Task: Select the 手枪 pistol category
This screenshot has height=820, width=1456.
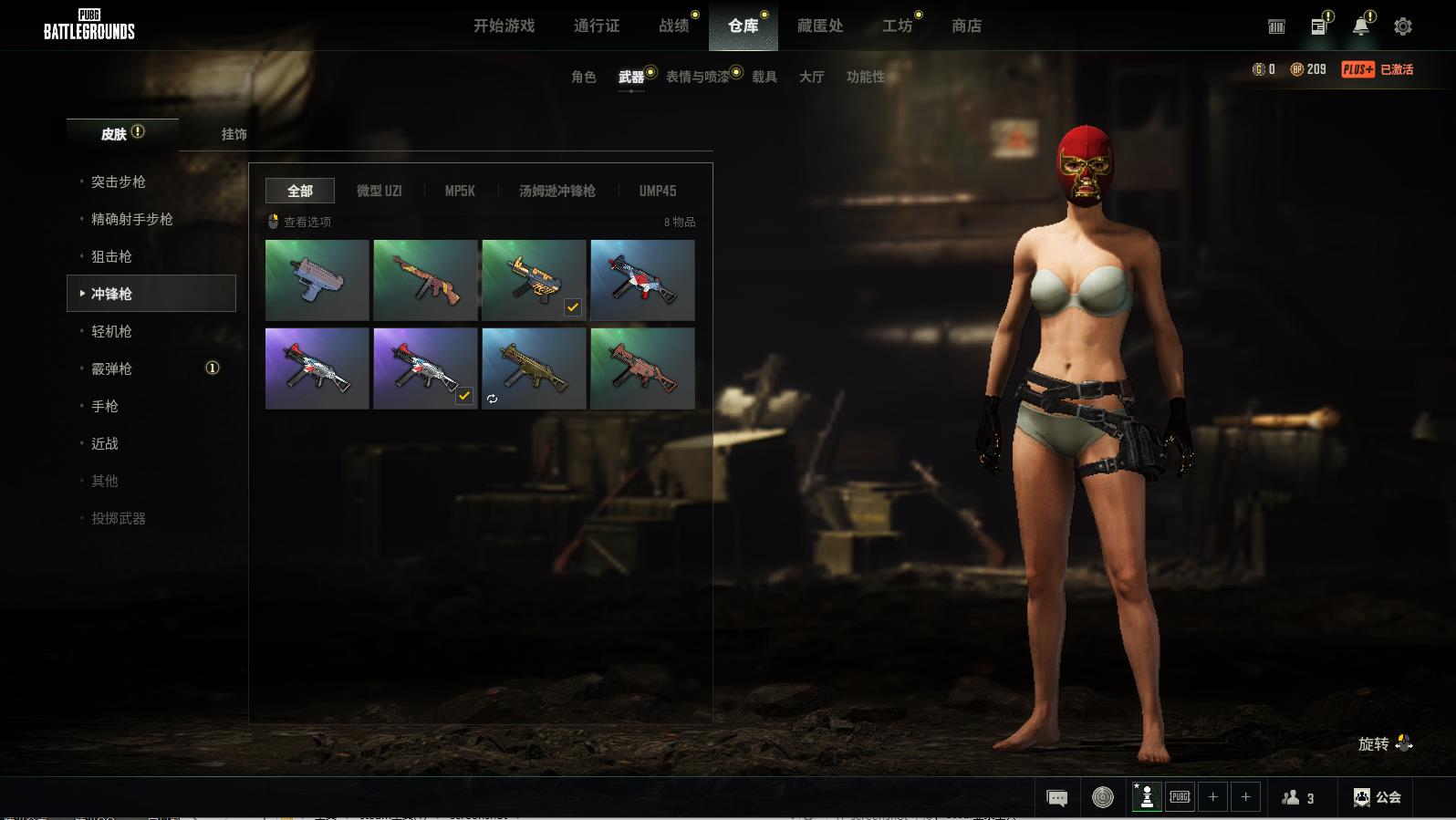Action: pos(105,406)
